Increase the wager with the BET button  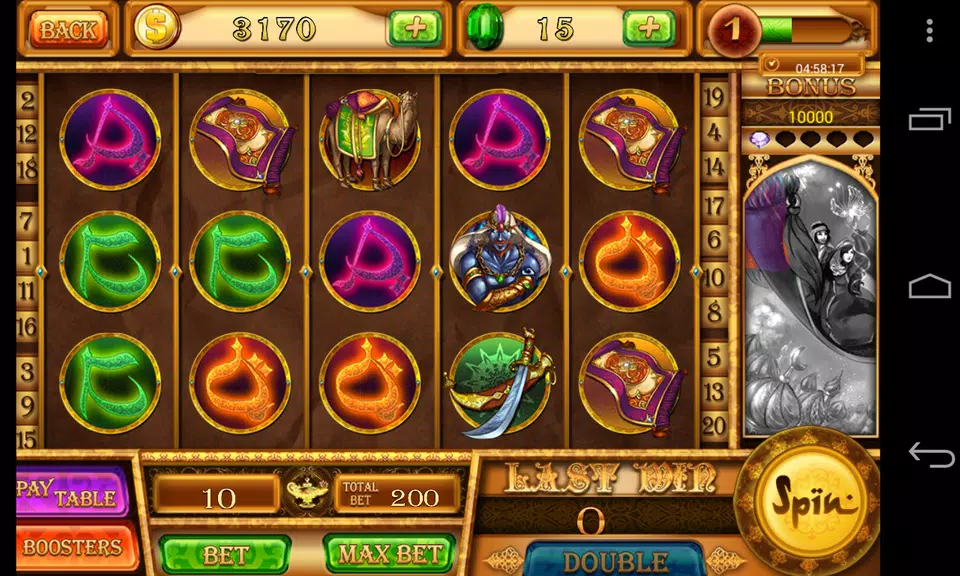tap(225, 553)
